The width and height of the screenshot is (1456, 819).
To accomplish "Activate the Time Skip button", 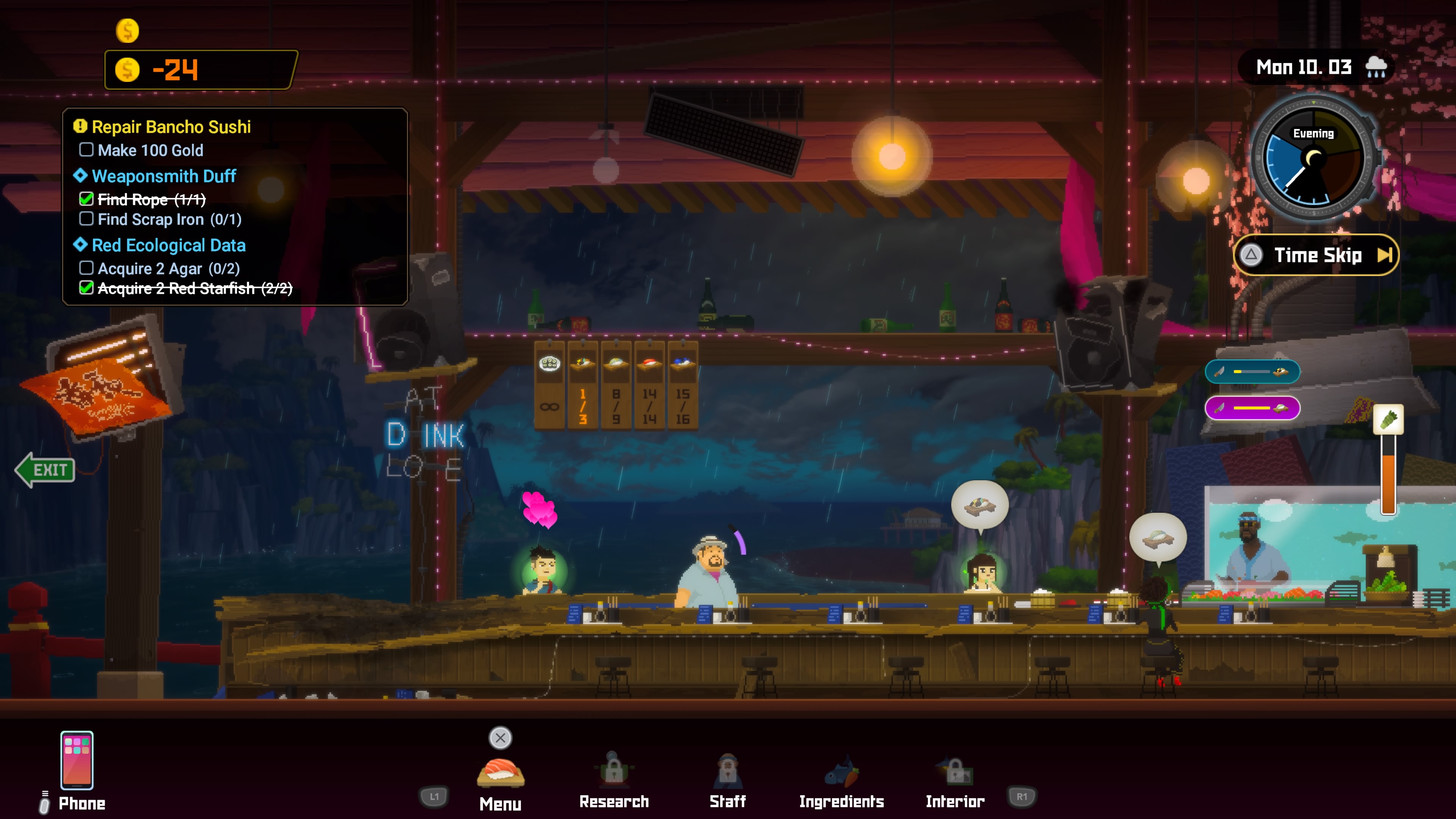I will tap(1316, 255).
